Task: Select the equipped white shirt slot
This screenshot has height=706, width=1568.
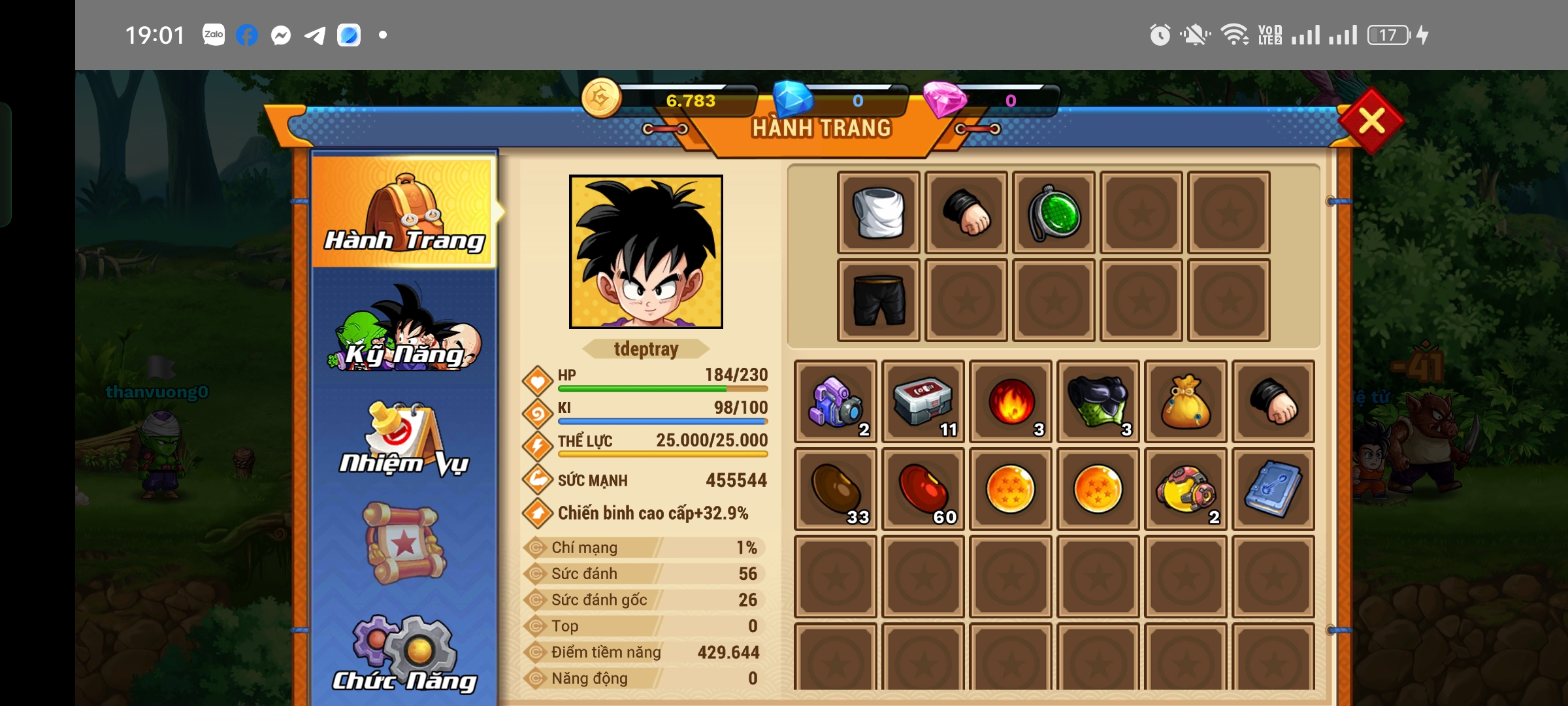Action: click(x=879, y=212)
